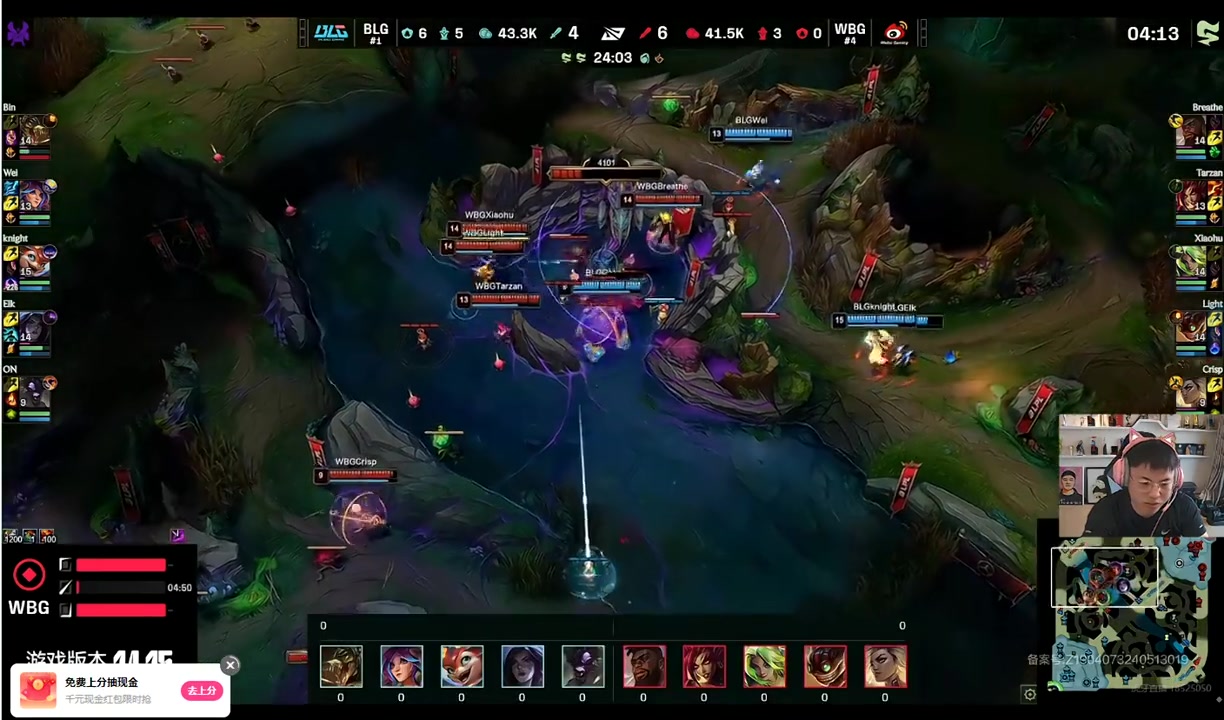Close the red envelope promotion popup
1224x720 pixels.
(x=230, y=665)
